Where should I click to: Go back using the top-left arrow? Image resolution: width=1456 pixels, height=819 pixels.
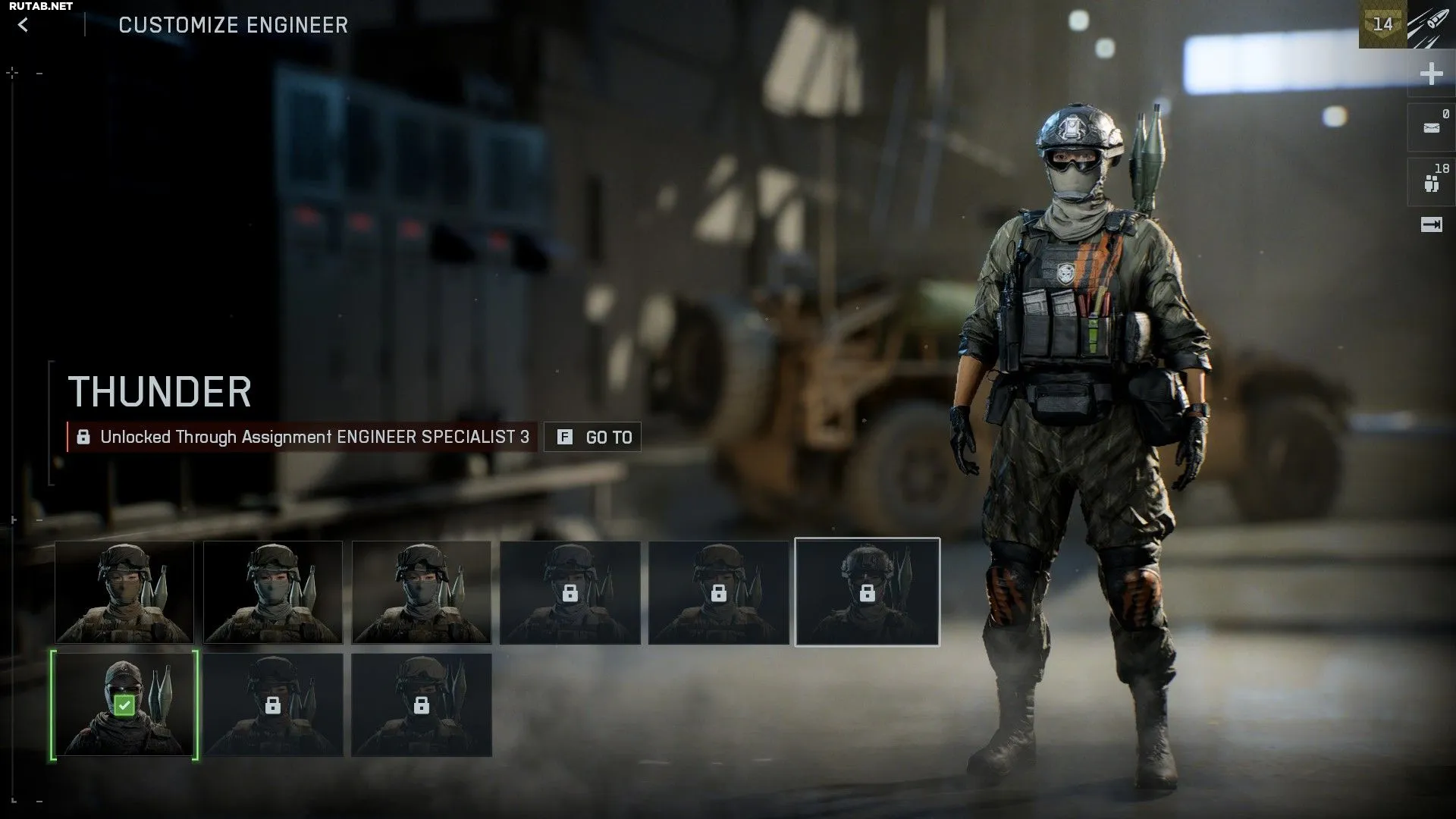[x=24, y=25]
